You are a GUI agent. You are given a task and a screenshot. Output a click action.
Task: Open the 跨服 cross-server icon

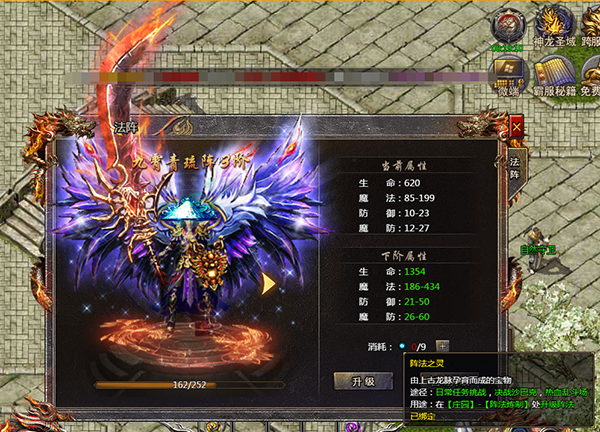(589, 27)
